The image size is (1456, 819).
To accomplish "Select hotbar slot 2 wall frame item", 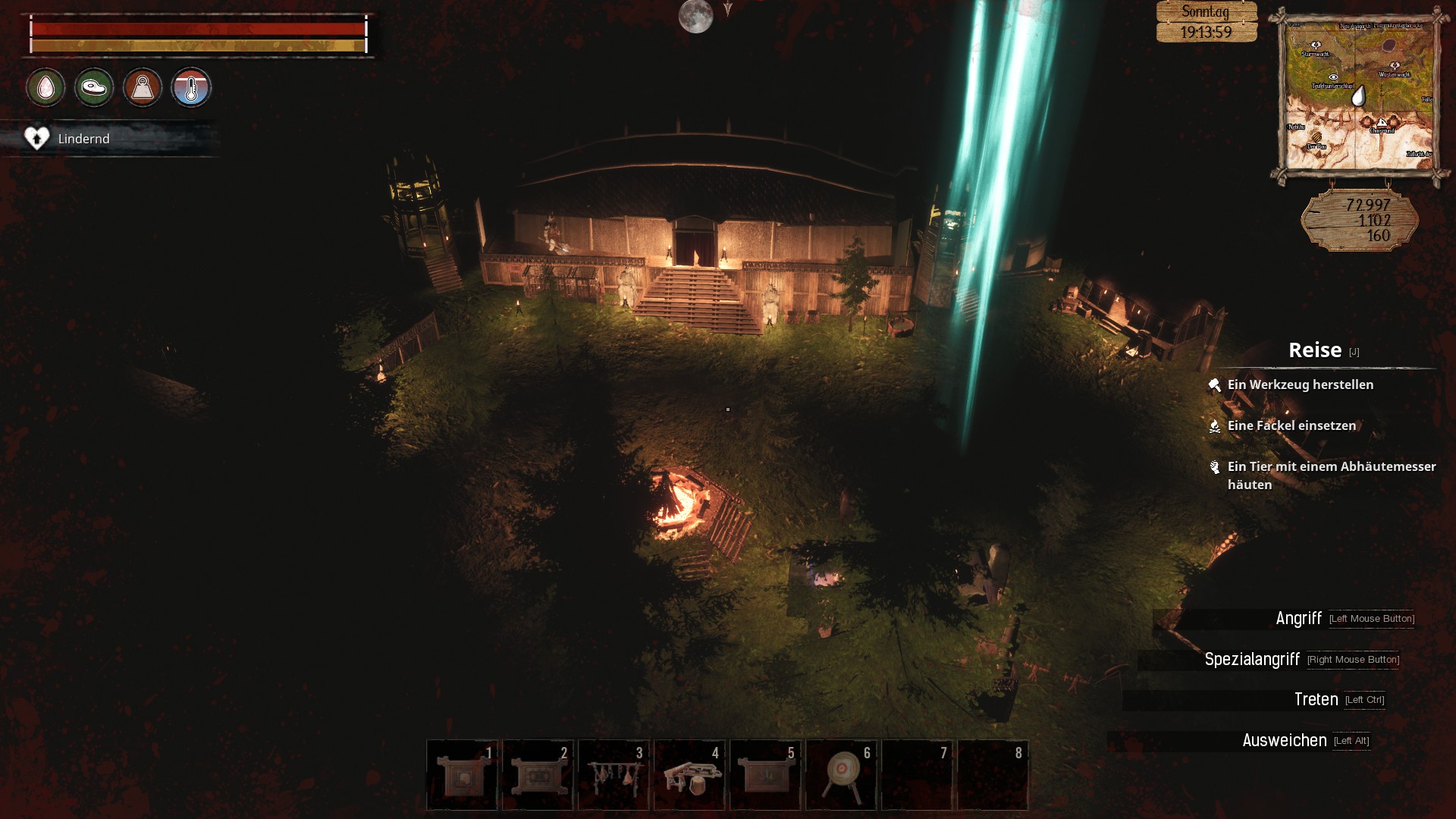I will [538, 775].
